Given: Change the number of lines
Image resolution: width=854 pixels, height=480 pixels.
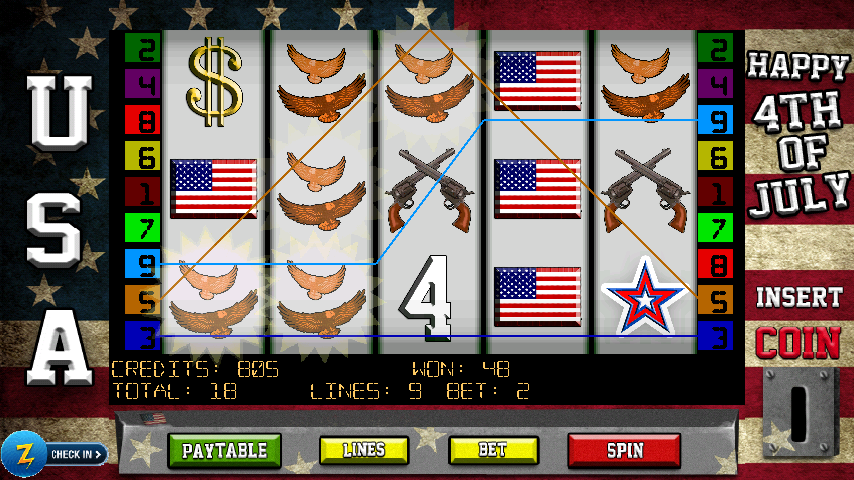Looking at the screenshot, I should [x=364, y=451].
